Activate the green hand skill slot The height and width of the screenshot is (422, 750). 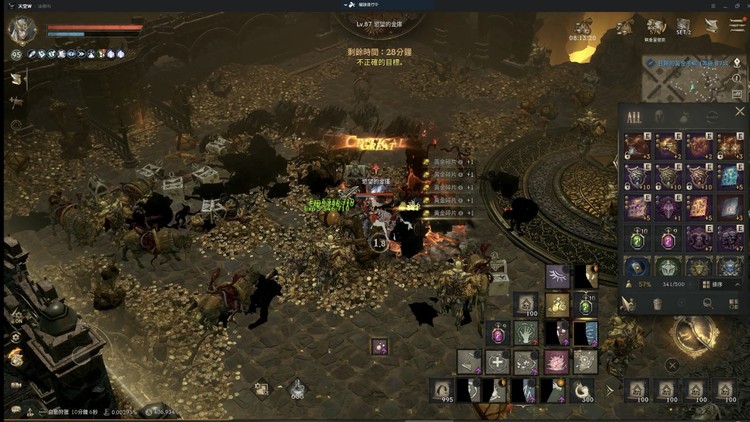tap(526, 333)
